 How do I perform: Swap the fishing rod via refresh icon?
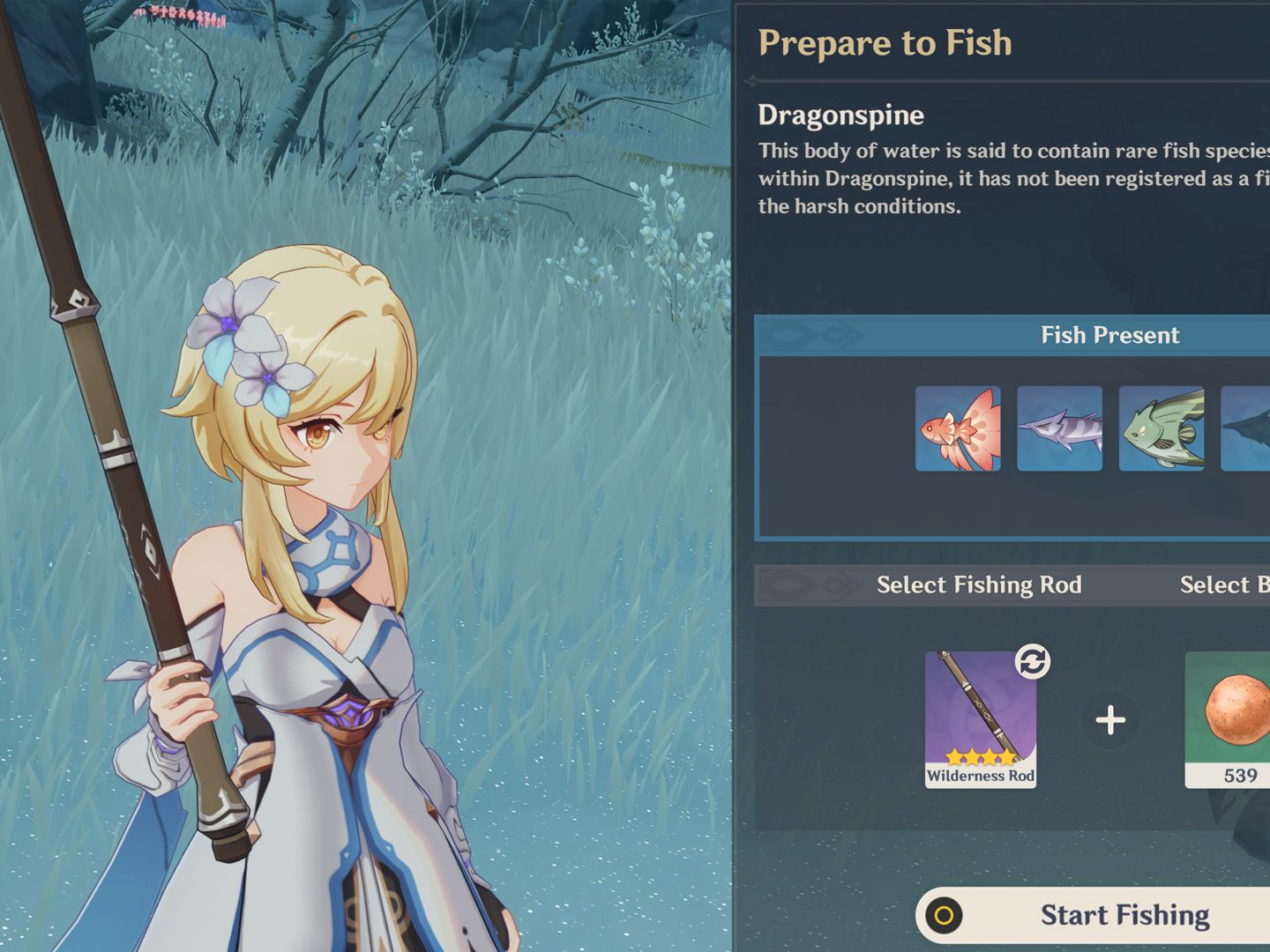[x=1032, y=661]
